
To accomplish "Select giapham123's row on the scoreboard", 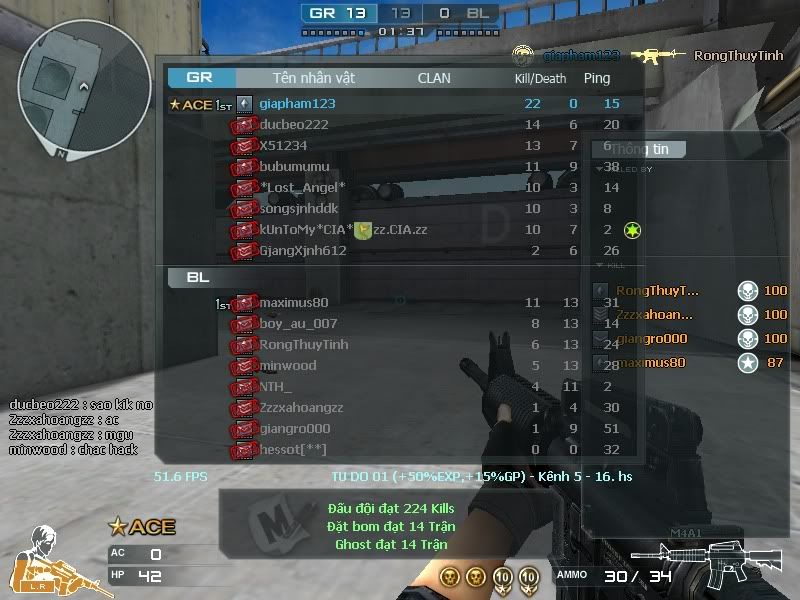I will (x=297, y=103).
